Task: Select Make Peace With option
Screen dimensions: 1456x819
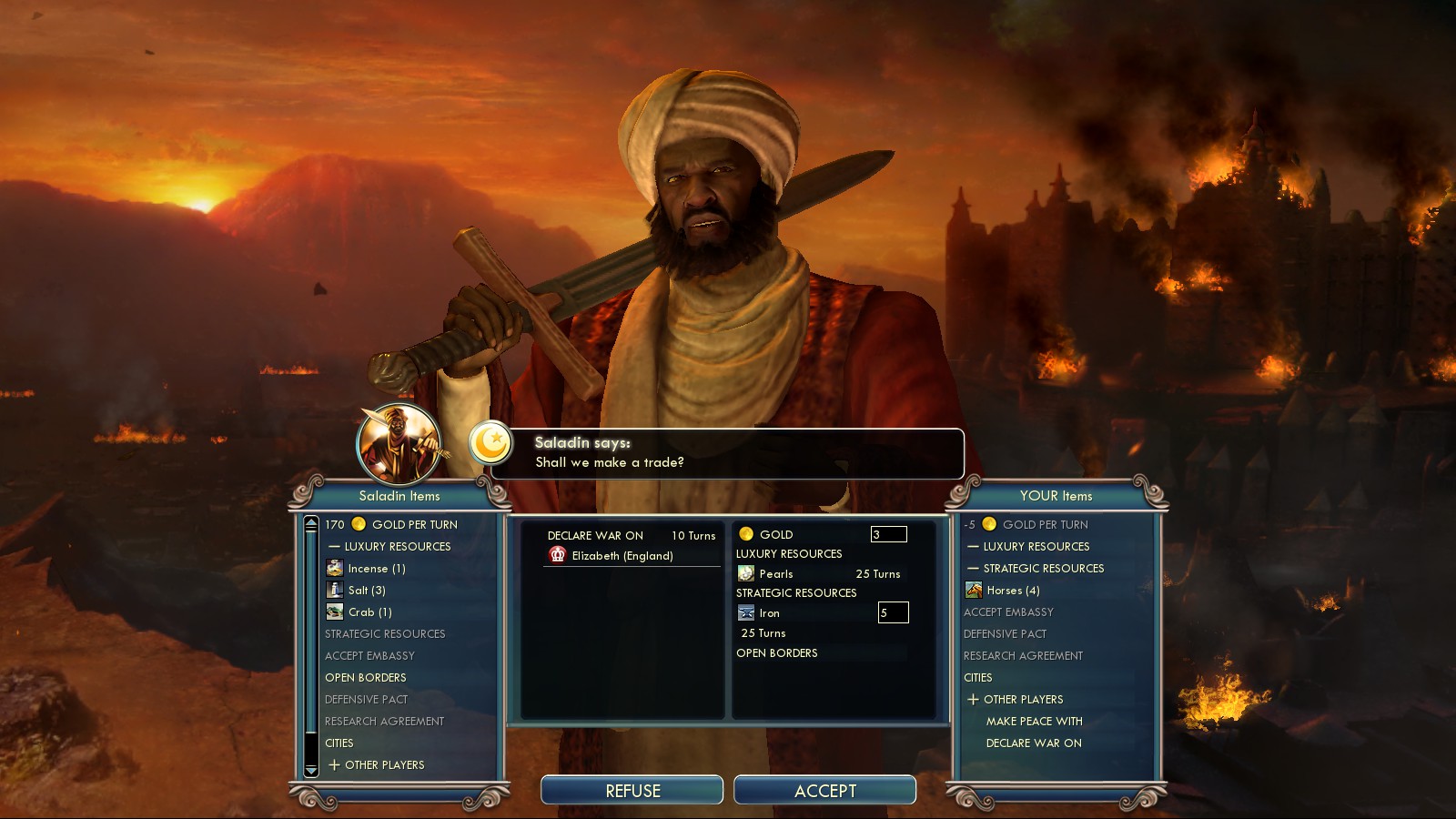Action: (1036, 721)
